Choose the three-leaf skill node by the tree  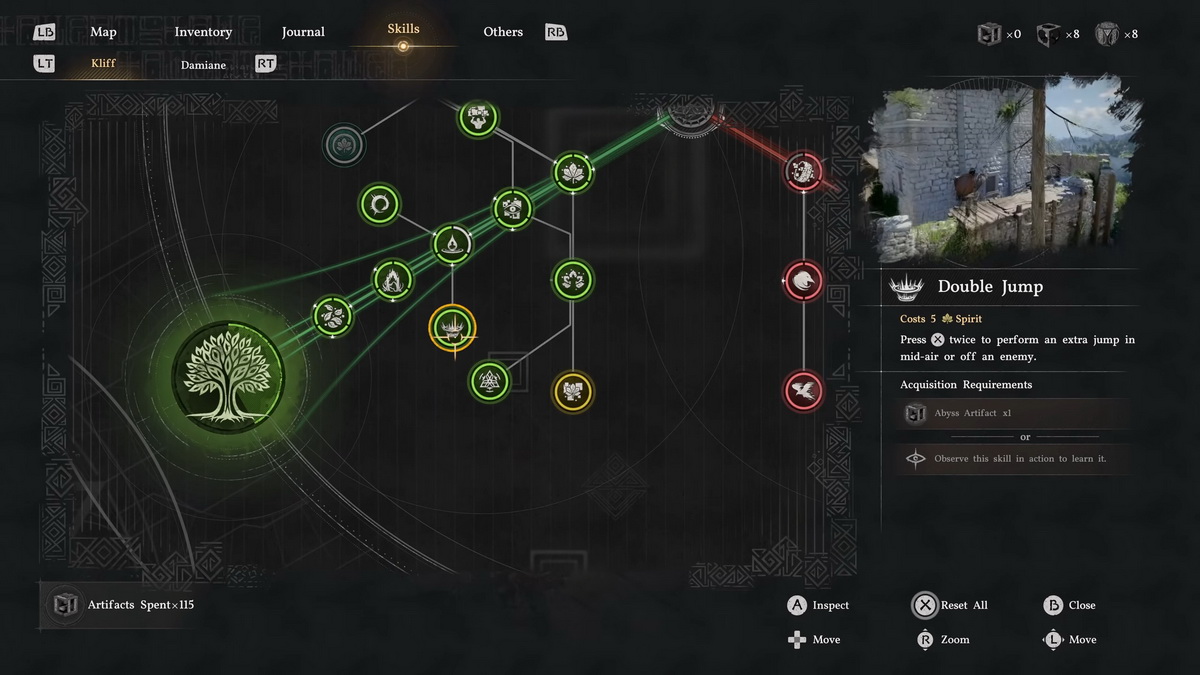pos(333,316)
